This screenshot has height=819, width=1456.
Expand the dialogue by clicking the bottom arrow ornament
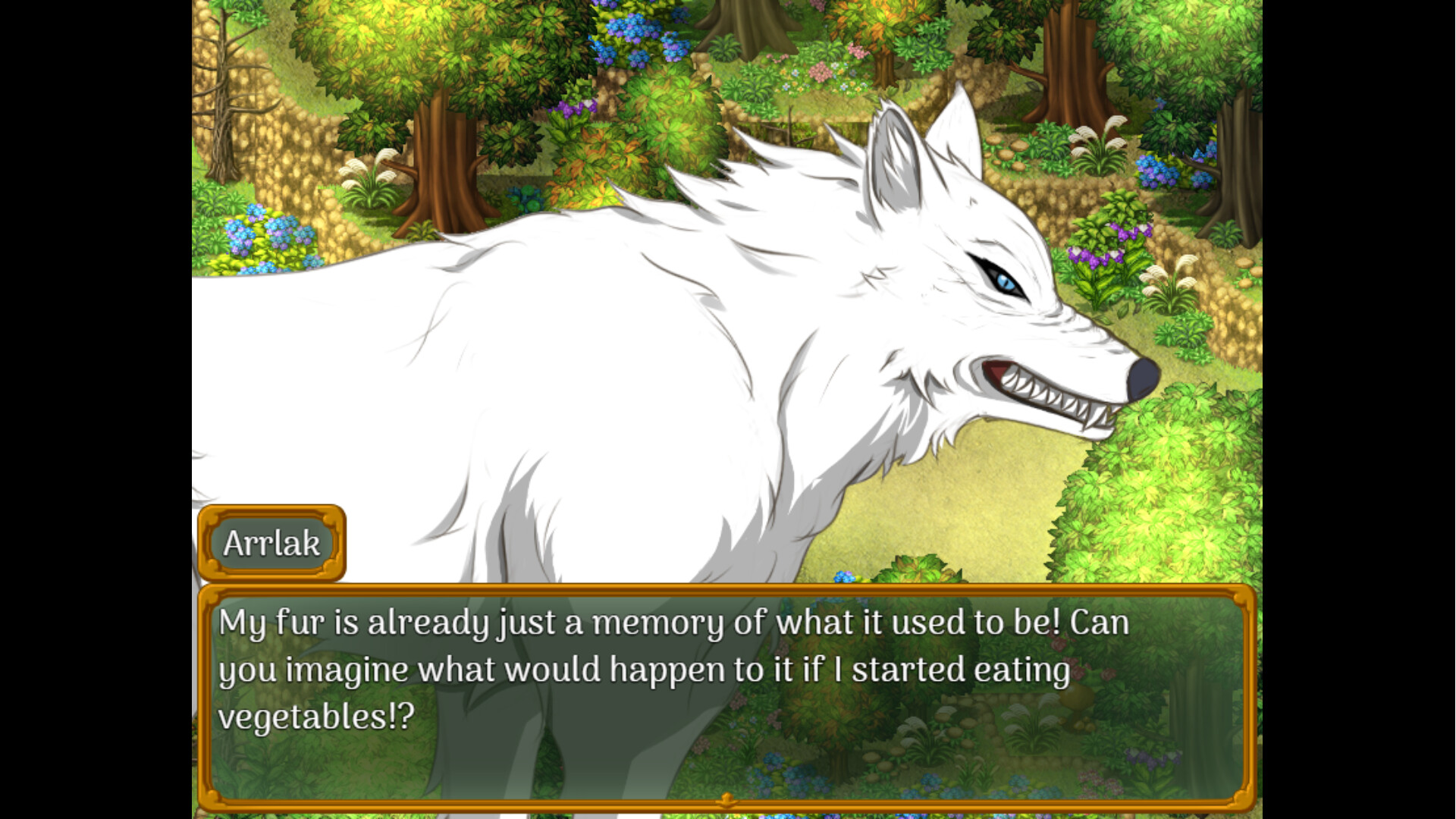tap(726, 798)
